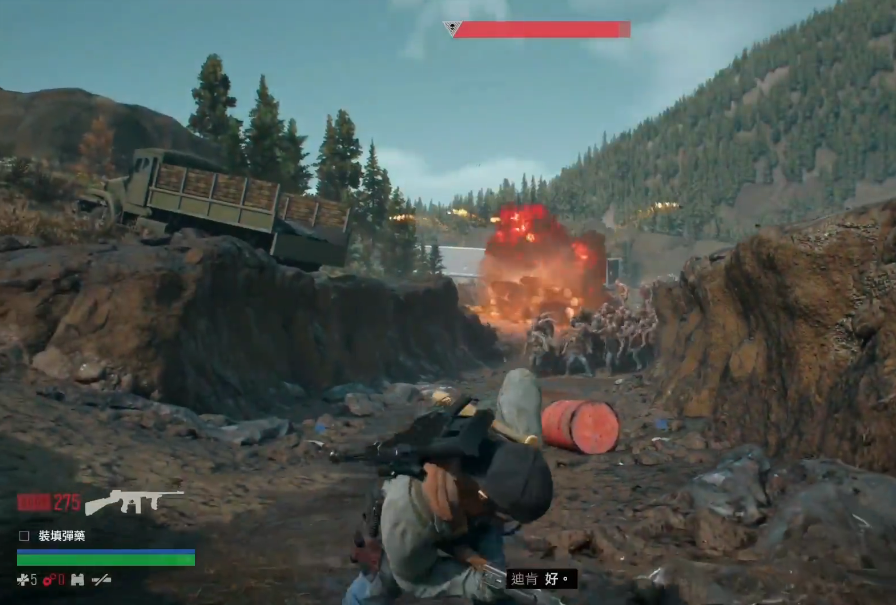Click the binoculars icon
Screen dimensions: 896x605
[x=77, y=579]
